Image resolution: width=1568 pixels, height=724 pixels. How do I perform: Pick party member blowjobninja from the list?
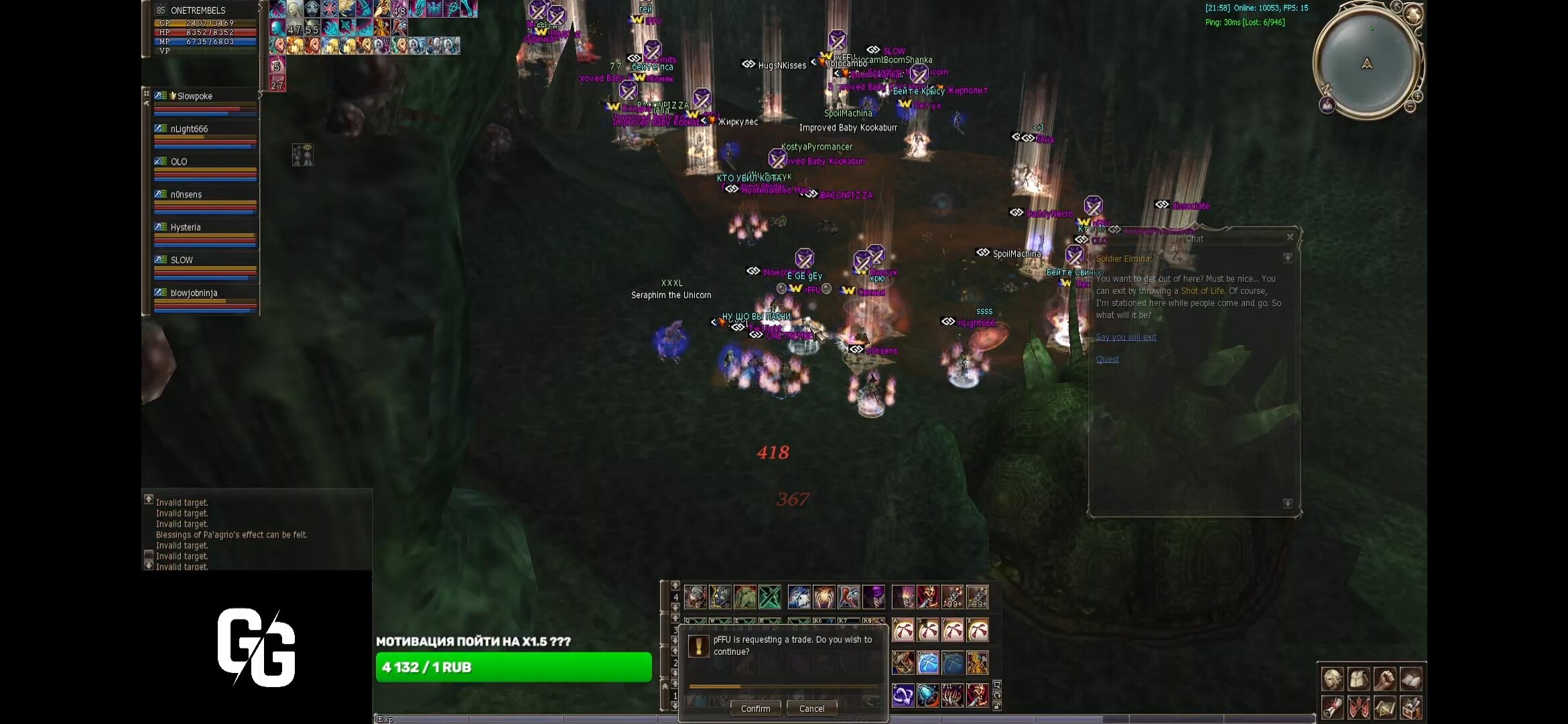[194, 294]
